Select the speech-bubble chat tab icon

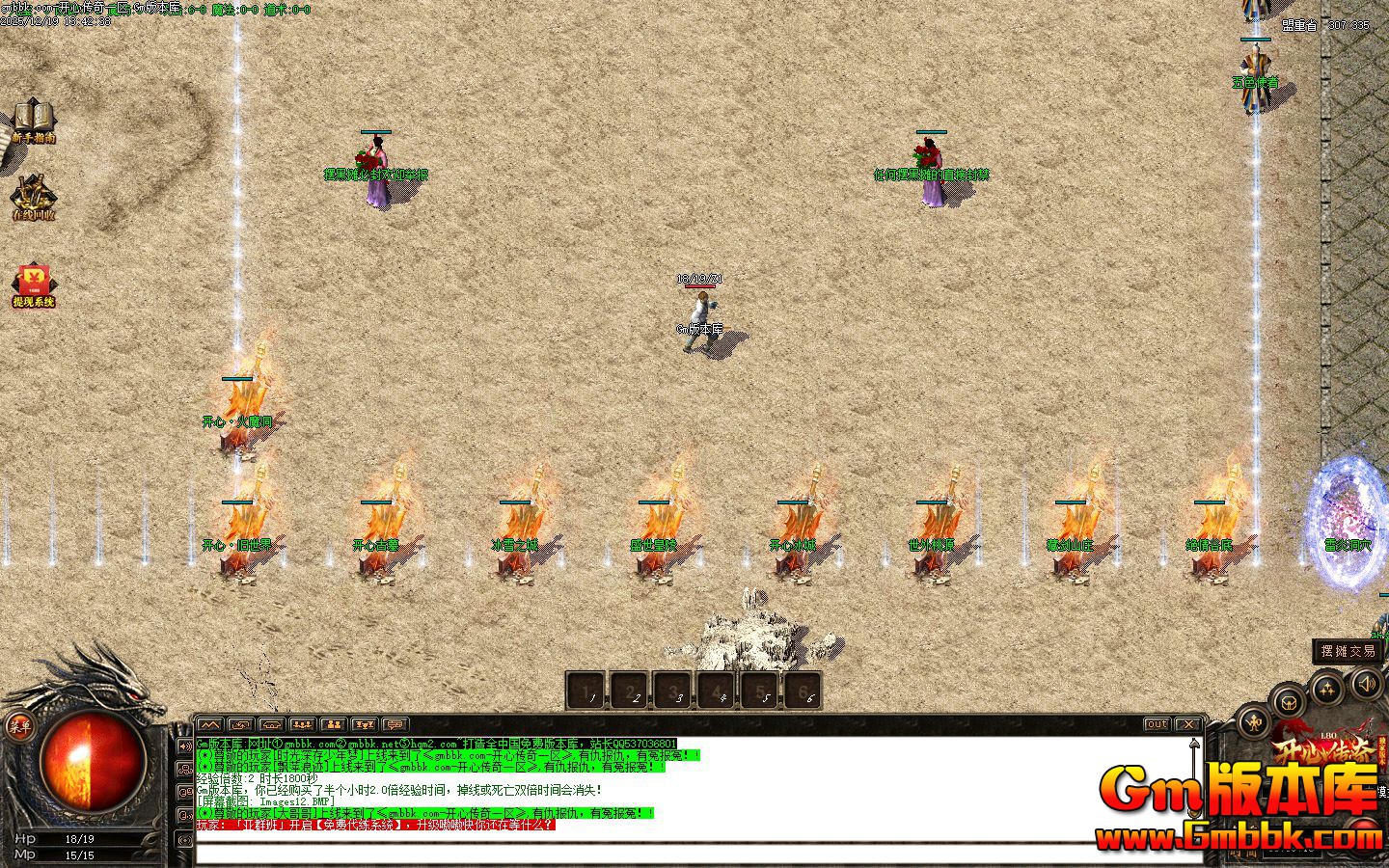pos(395,724)
